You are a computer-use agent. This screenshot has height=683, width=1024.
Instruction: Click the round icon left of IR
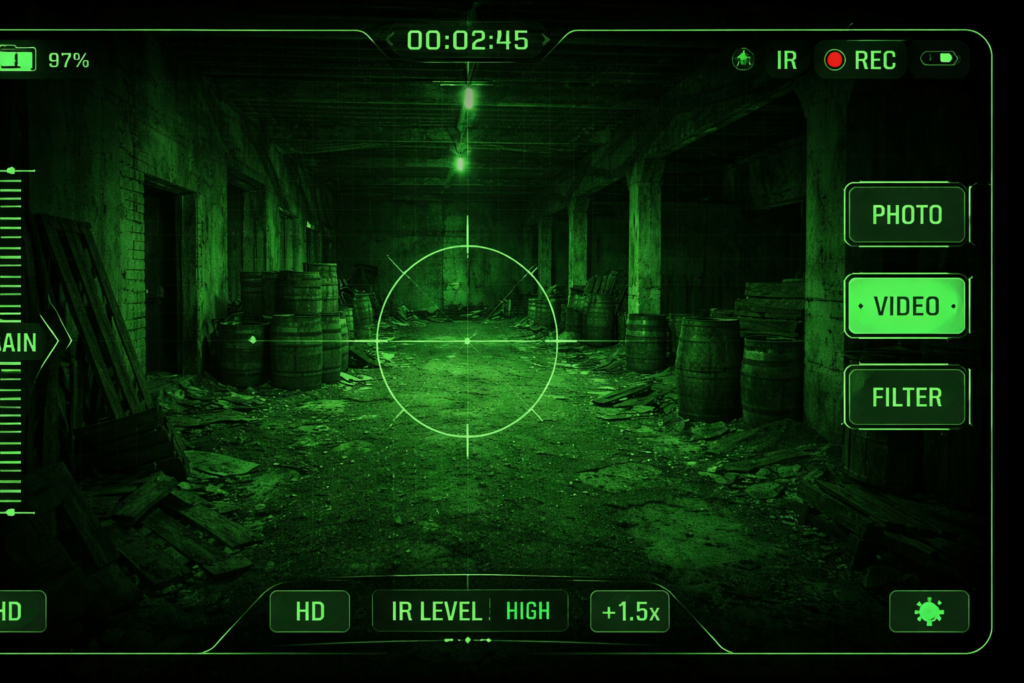[743, 60]
